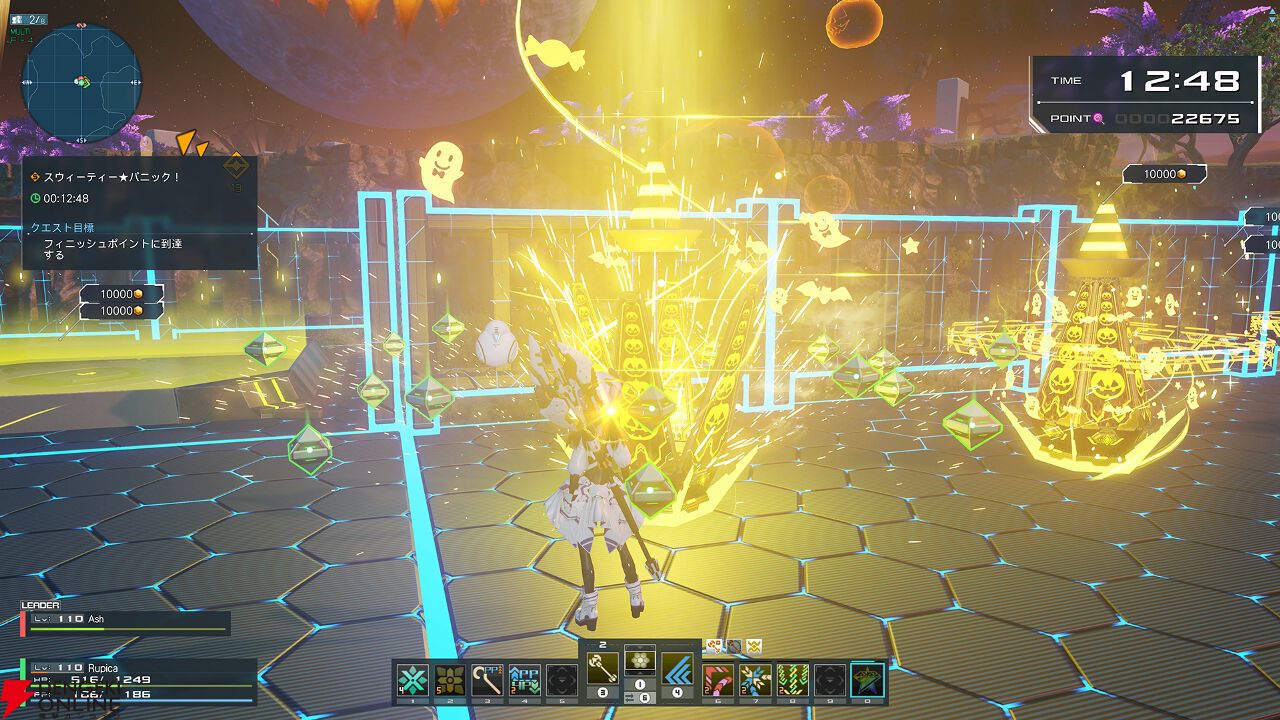Screen dimensions: 1280x720
Task: Trigger the PP cane skill in slot 3
Action: coord(487,680)
